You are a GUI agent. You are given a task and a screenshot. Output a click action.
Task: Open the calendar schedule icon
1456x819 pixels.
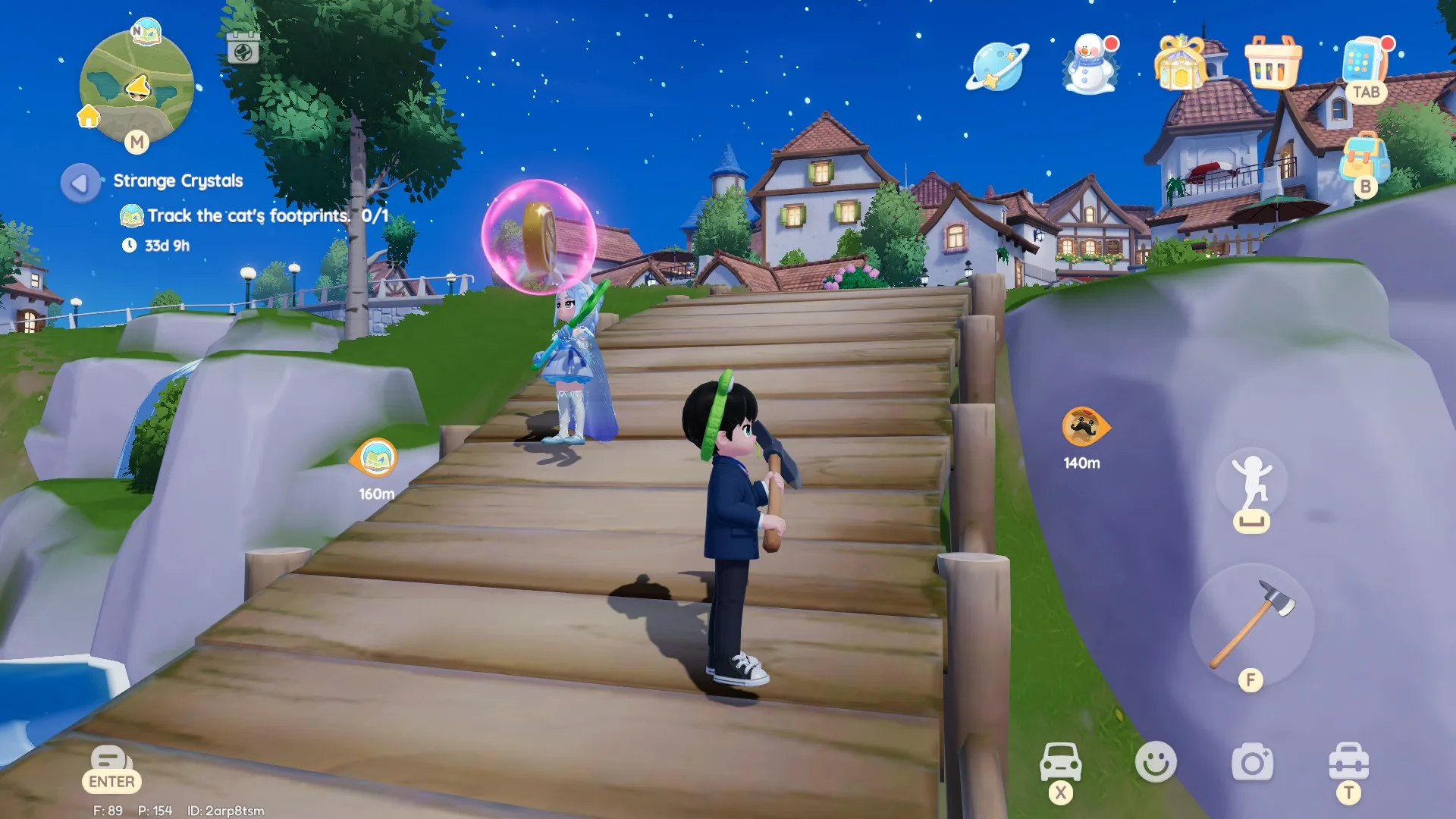[243, 50]
